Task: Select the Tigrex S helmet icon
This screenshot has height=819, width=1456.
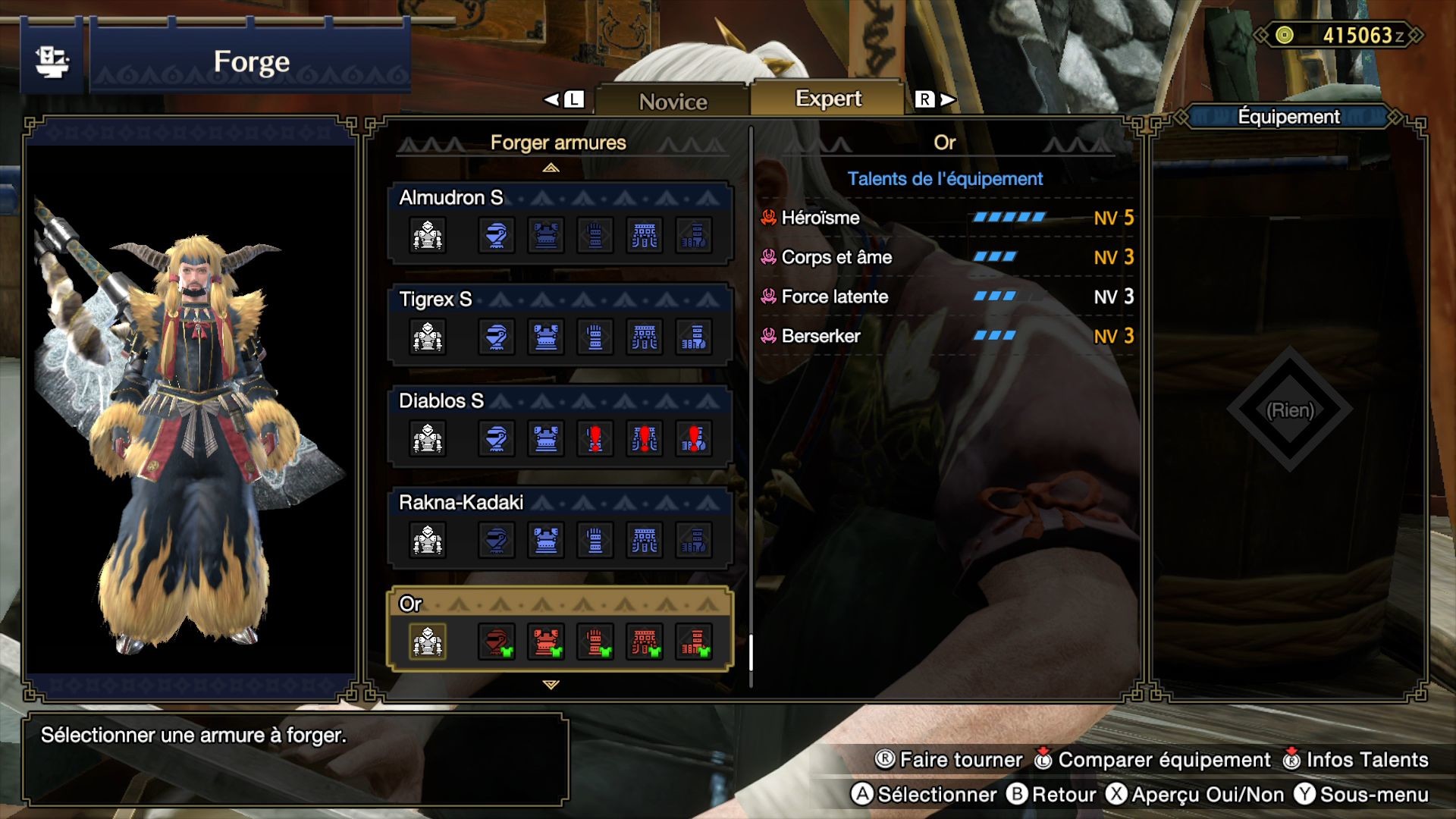Action: [497, 337]
